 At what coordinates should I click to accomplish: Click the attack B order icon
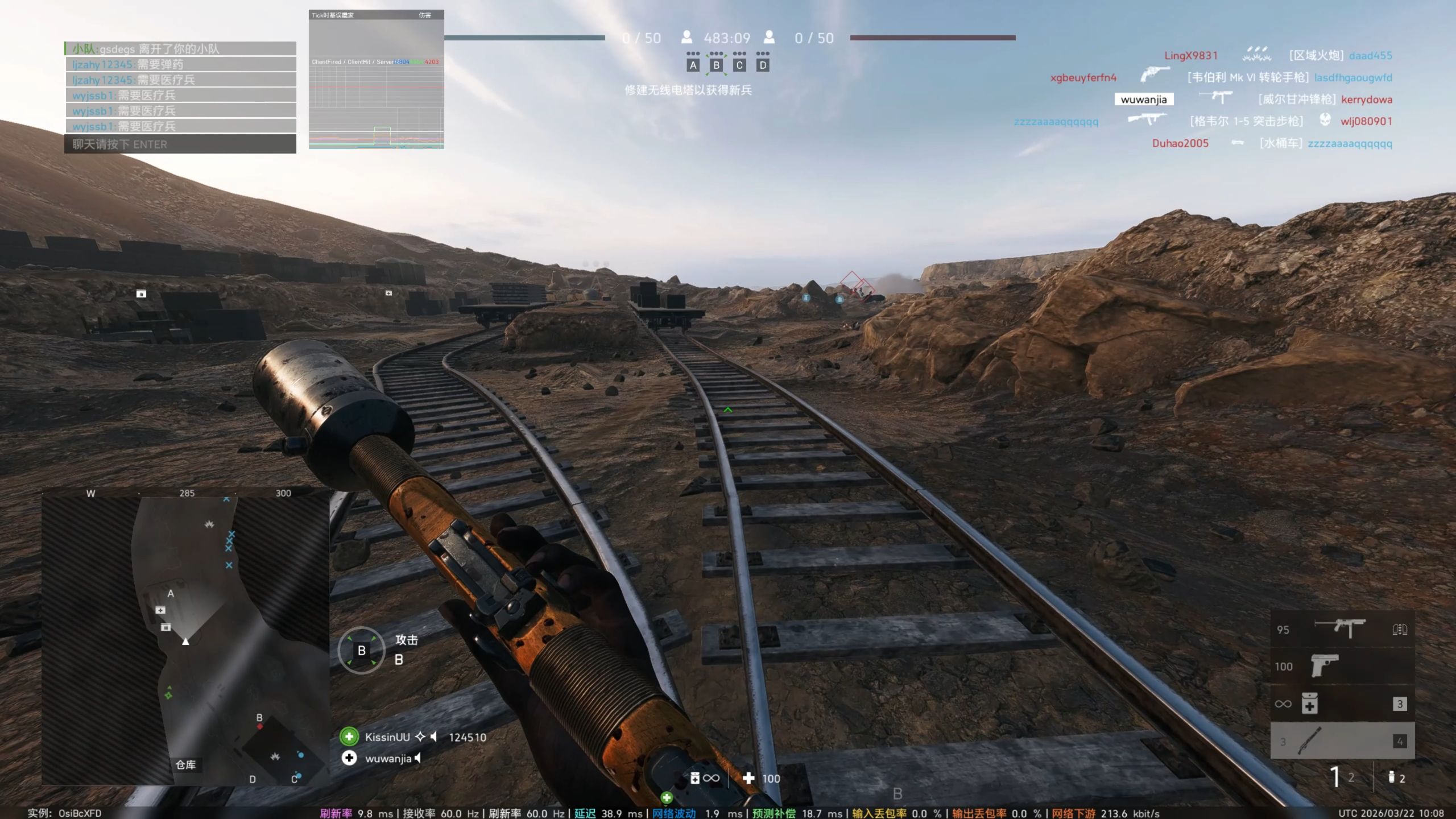[x=361, y=651]
